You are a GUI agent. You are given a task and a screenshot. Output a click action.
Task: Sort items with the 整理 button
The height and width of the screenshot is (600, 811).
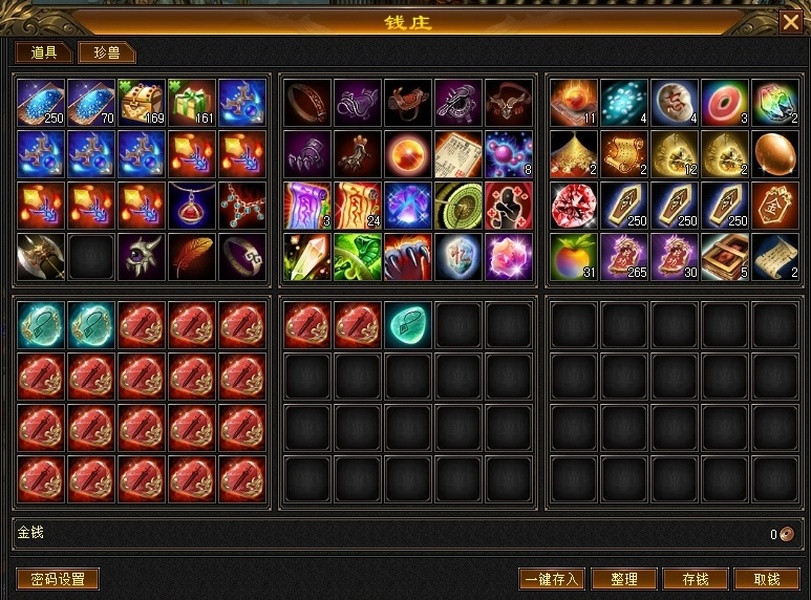pyautogui.click(x=623, y=579)
